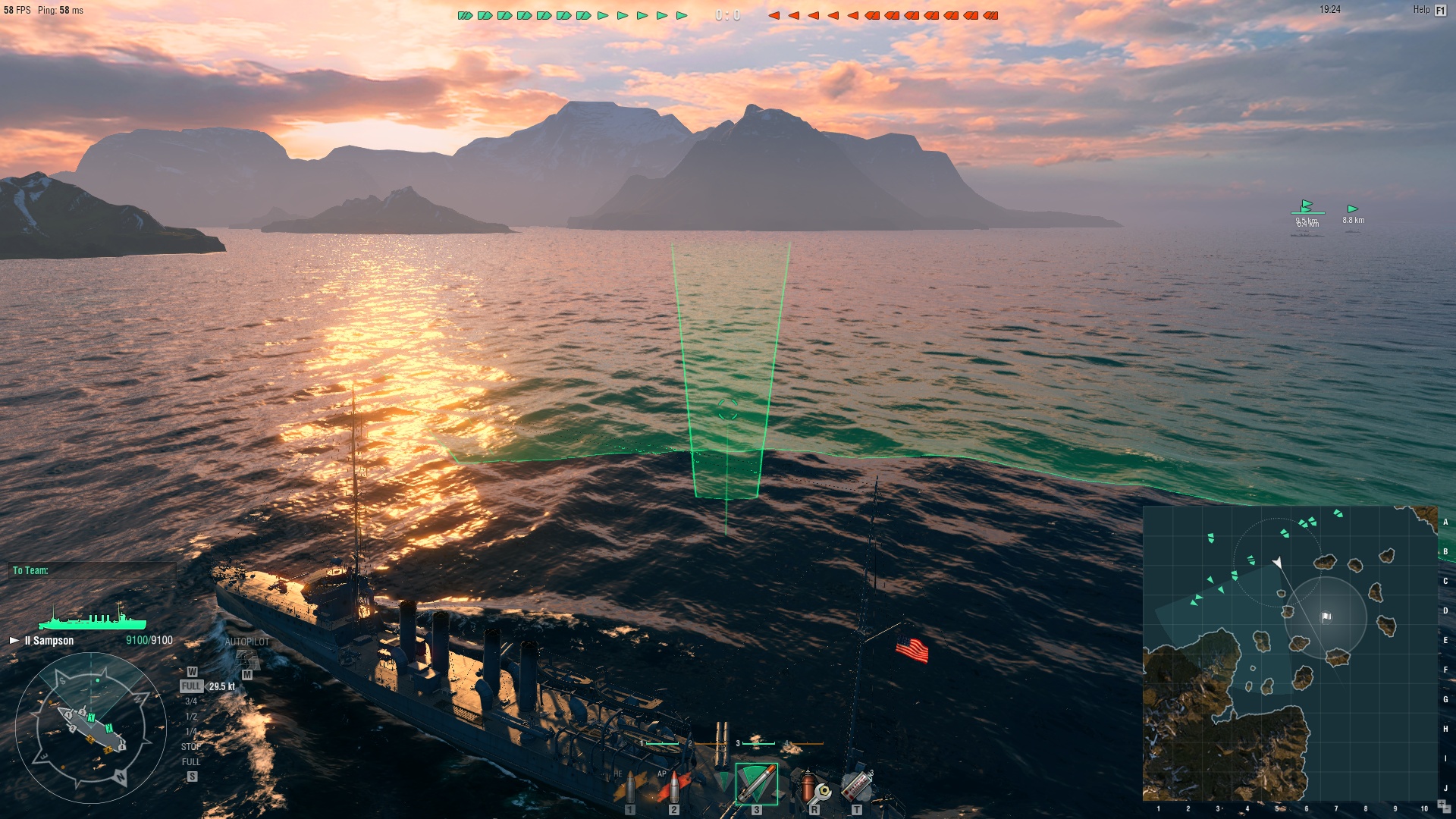Switch to AP shell ammunition
1456x819 pixels.
pyautogui.click(x=673, y=789)
